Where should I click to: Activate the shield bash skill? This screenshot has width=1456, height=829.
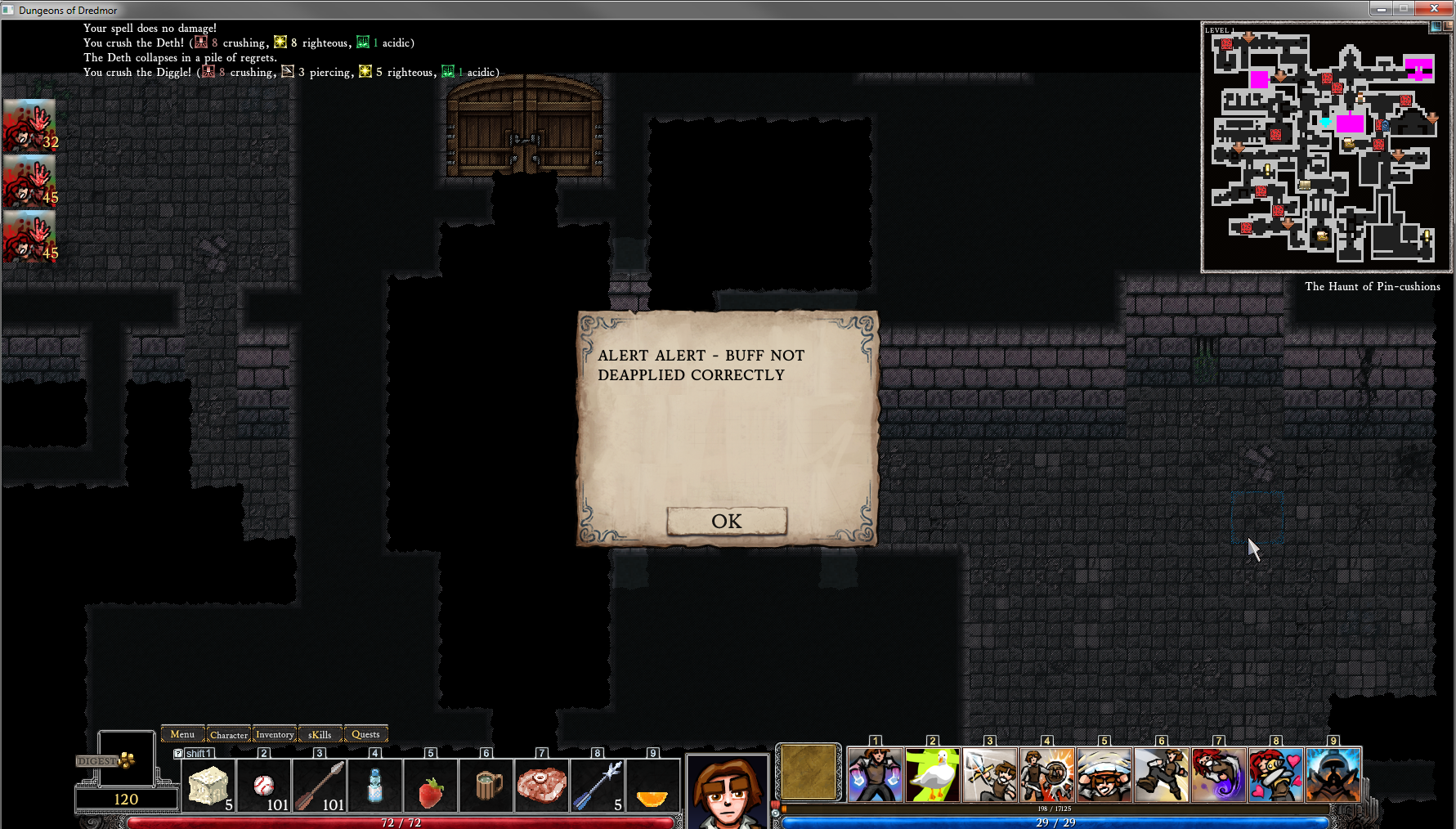point(1047,775)
